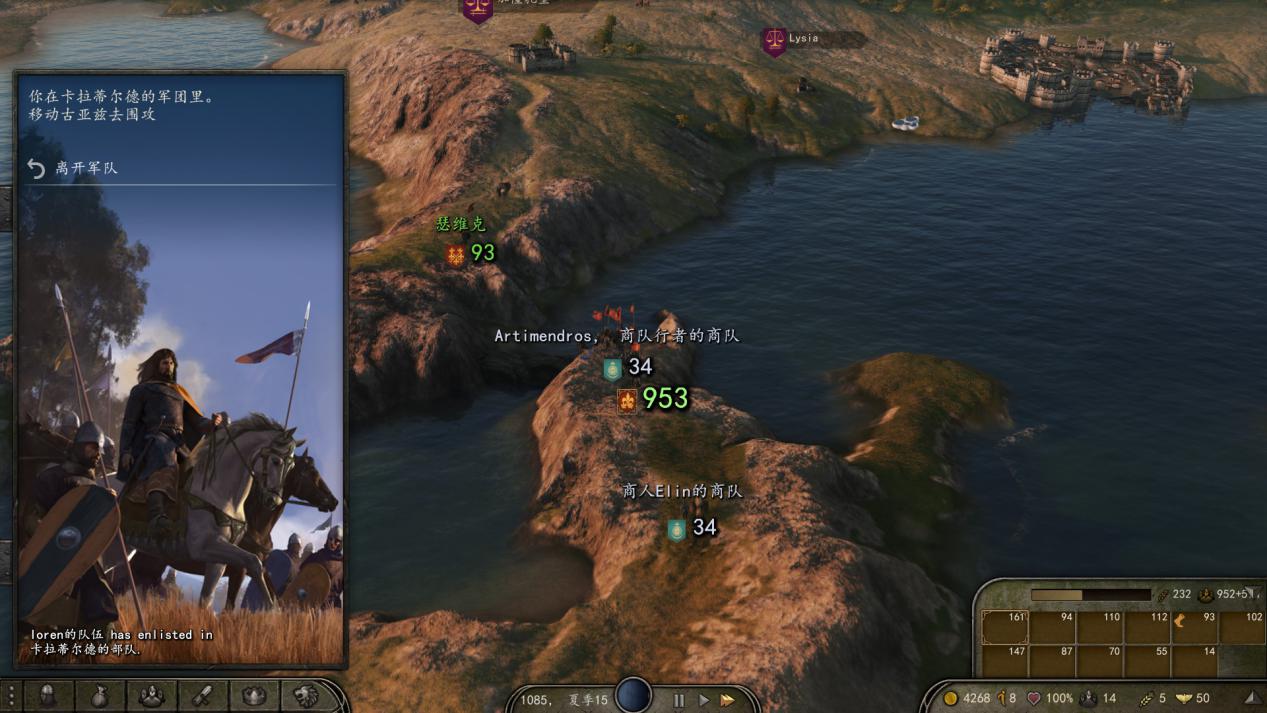Select the Leave Army option (离开军队)
The height and width of the screenshot is (713, 1267).
tap(86, 168)
